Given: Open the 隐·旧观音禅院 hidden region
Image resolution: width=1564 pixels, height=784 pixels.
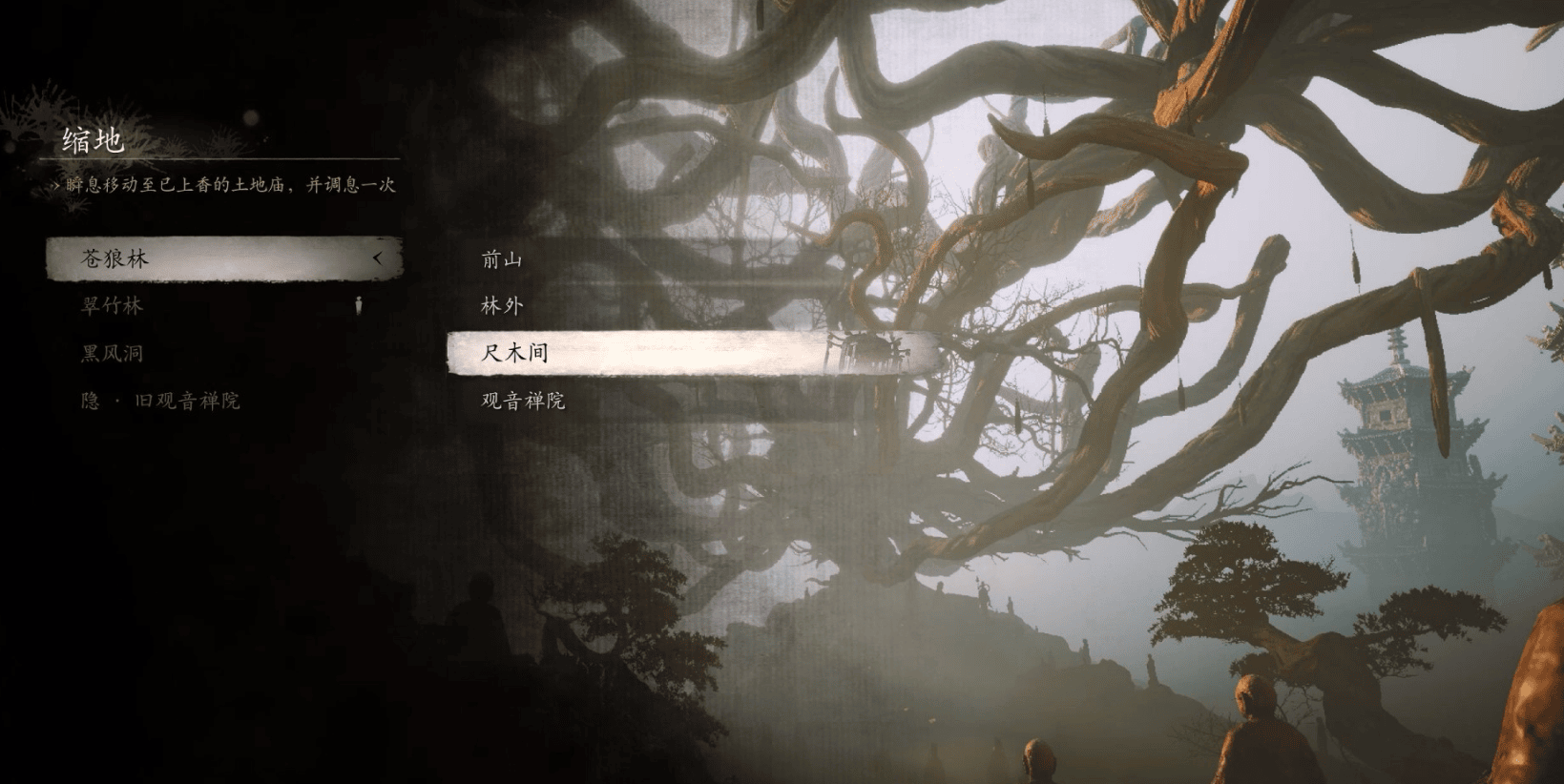Looking at the screenshot, I should (158, 400).
